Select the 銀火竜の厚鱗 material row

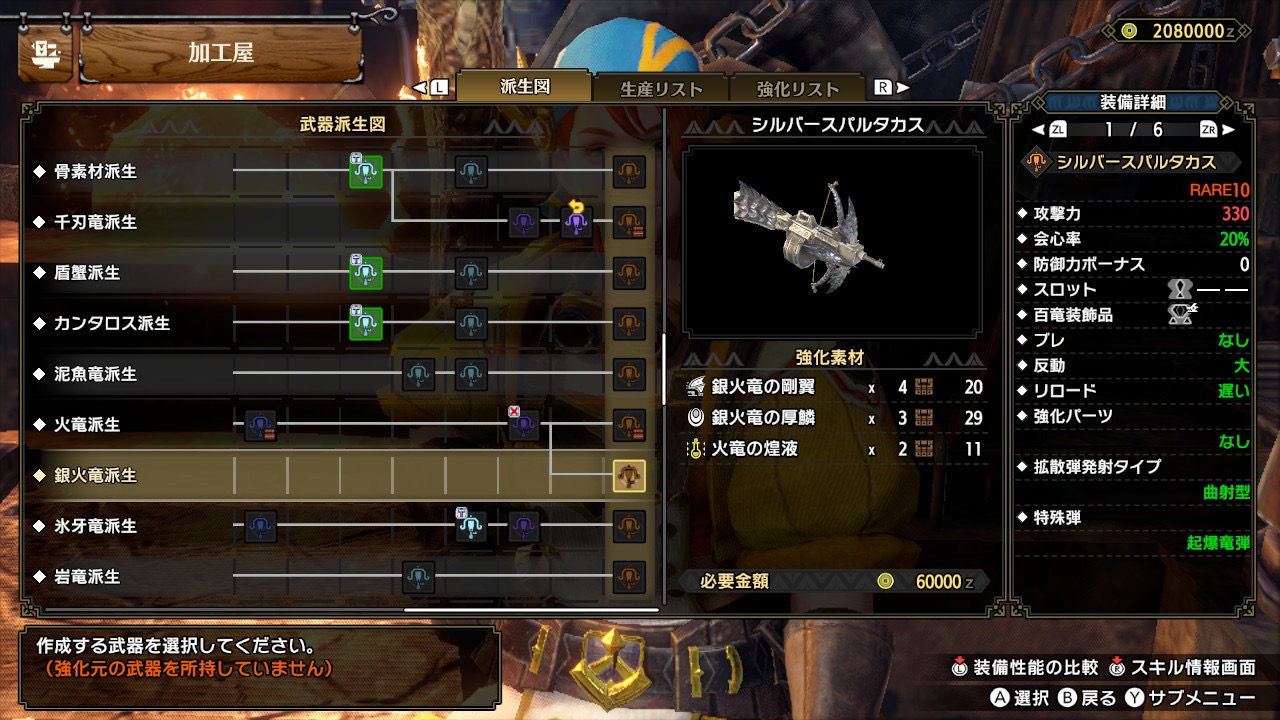[x=835, y=418]
